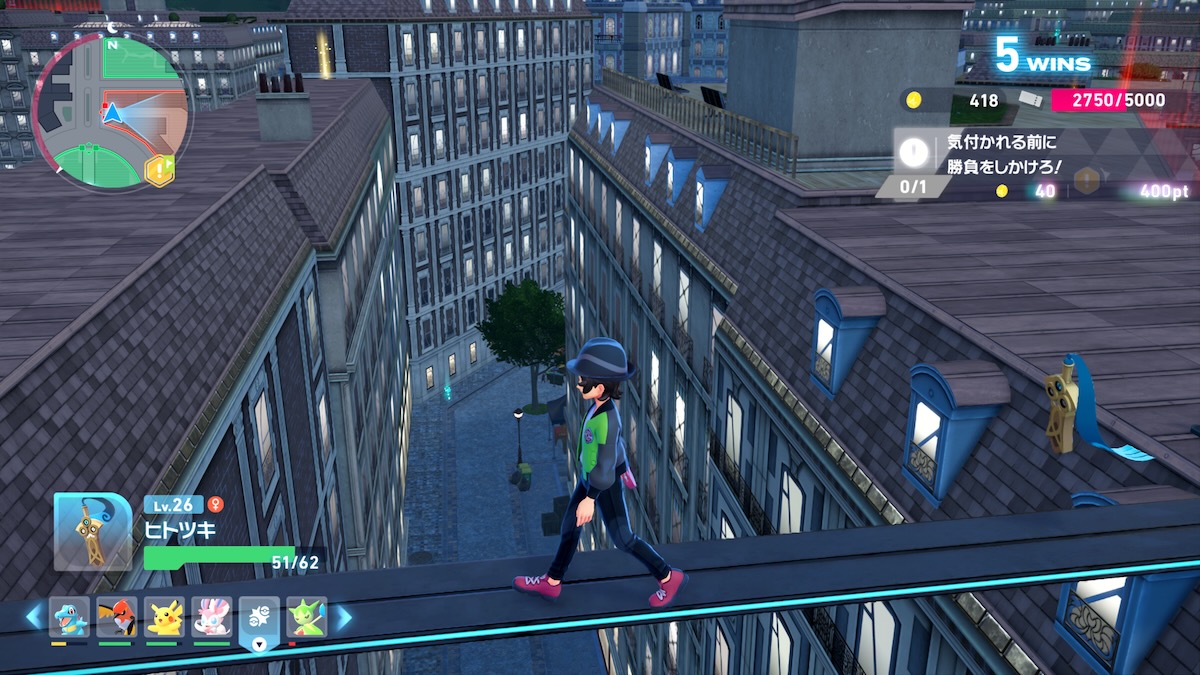Select the active Poké Ball party slot
Screen dimensions: 1200x675
click(259, 620)
